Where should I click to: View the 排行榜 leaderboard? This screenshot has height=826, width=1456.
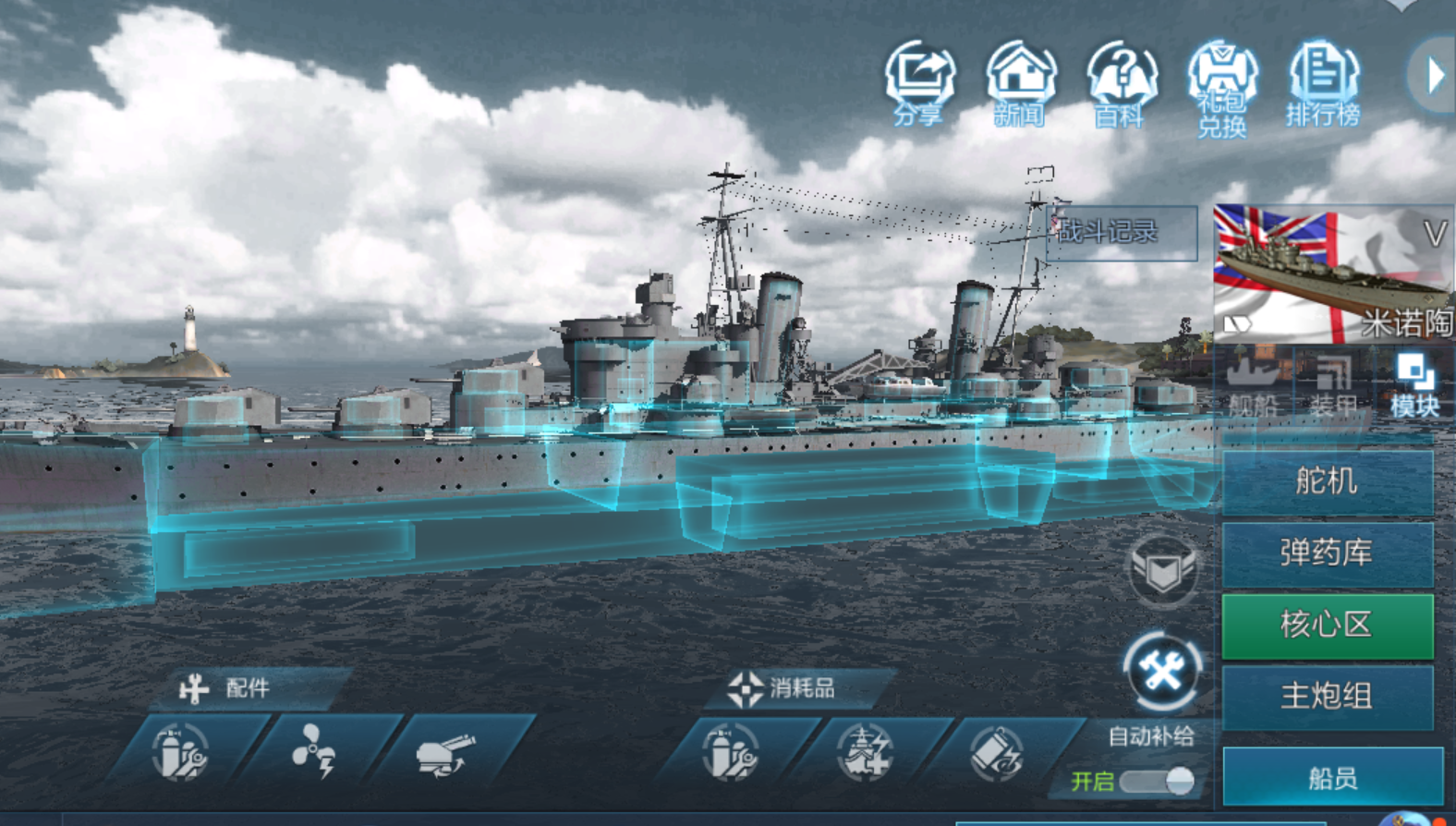[x=1323, y=82]
